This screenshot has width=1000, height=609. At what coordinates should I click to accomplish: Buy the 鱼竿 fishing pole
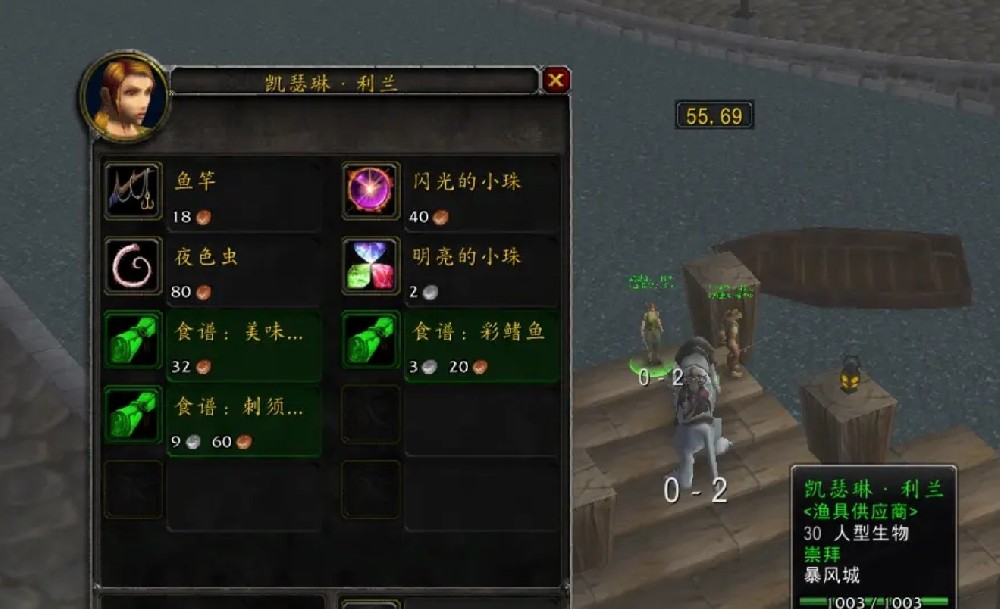pos(134,191)
